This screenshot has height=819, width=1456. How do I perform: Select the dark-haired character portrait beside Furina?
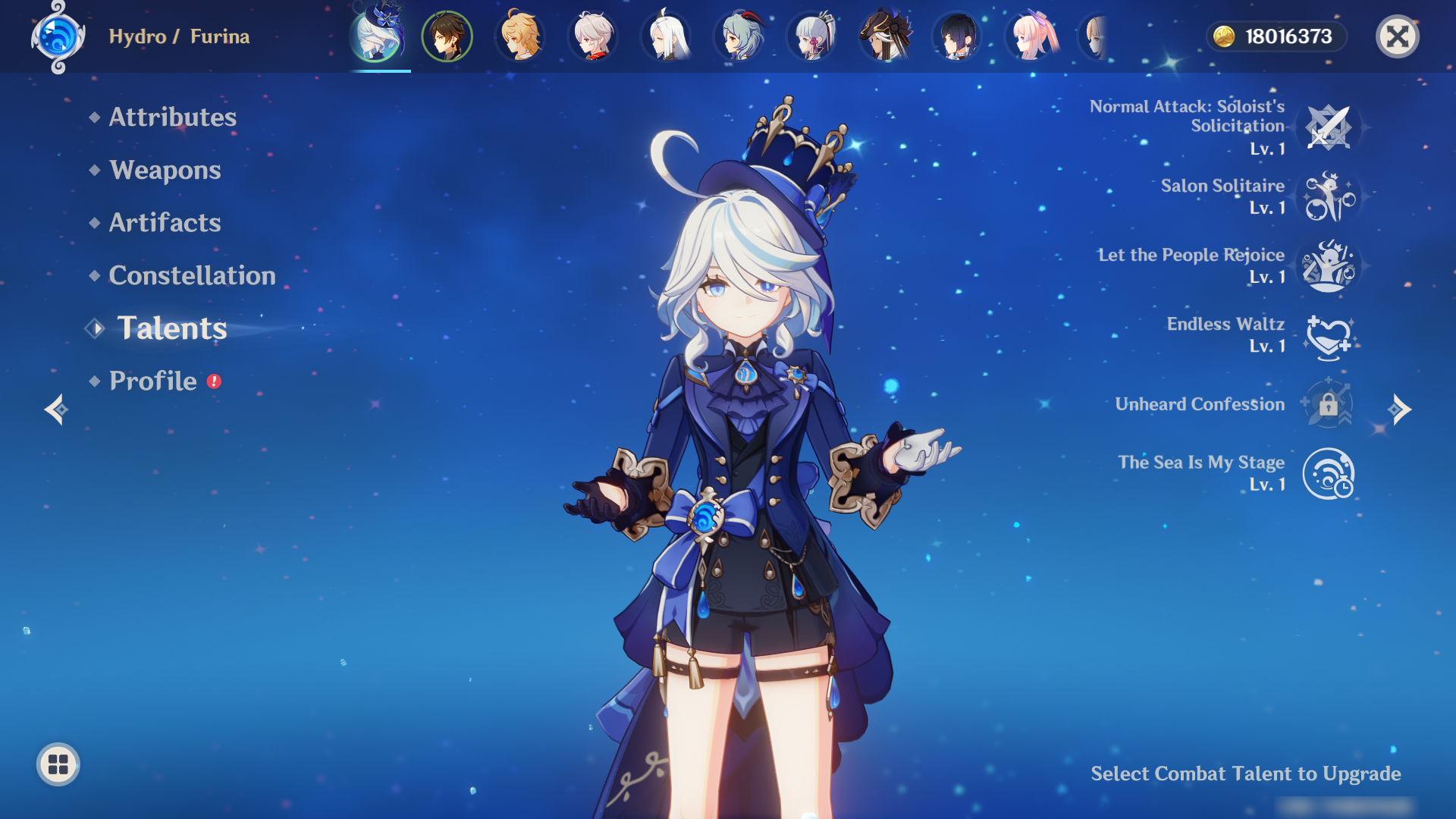click(447, 36)
